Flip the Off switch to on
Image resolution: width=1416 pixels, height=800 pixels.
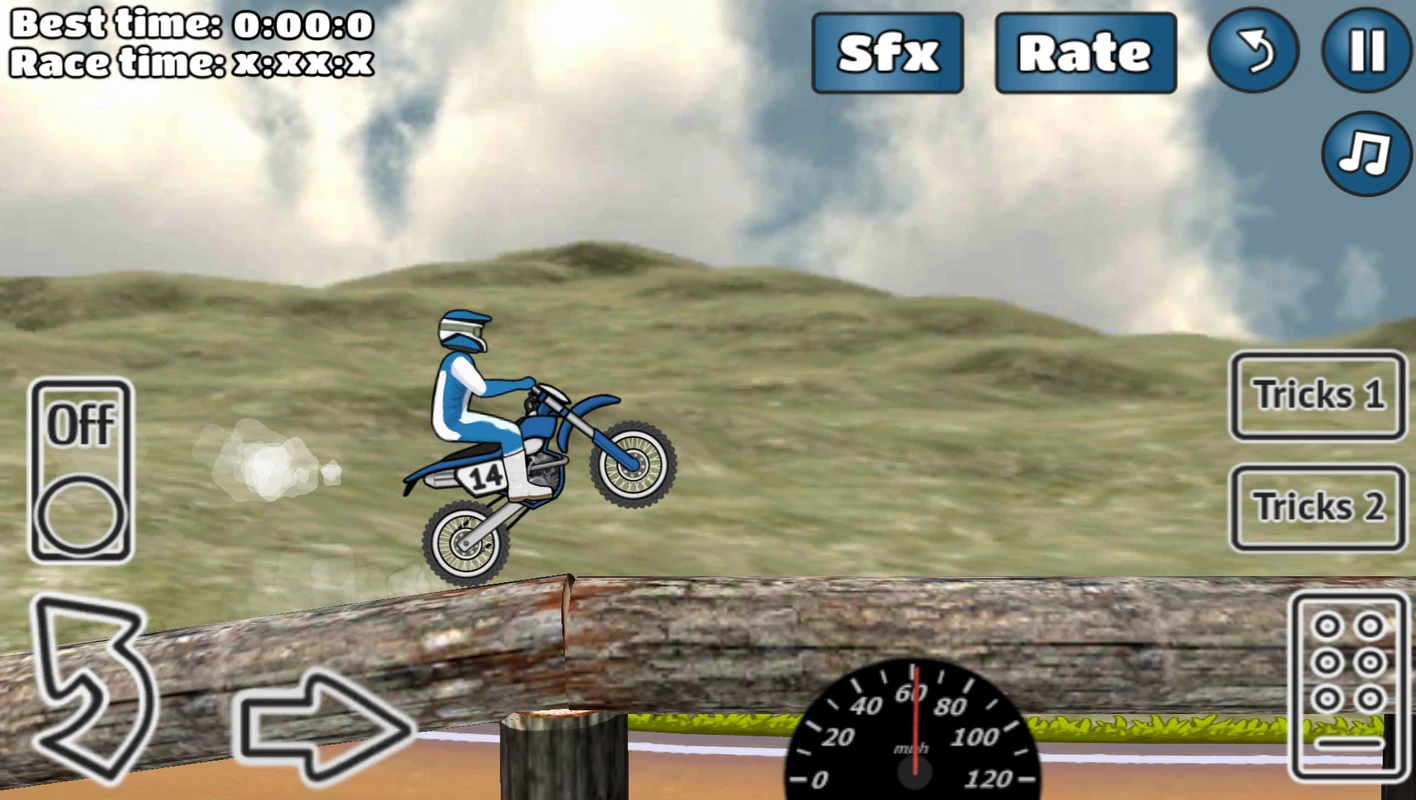pyautogui.click(x=80, y=470)
